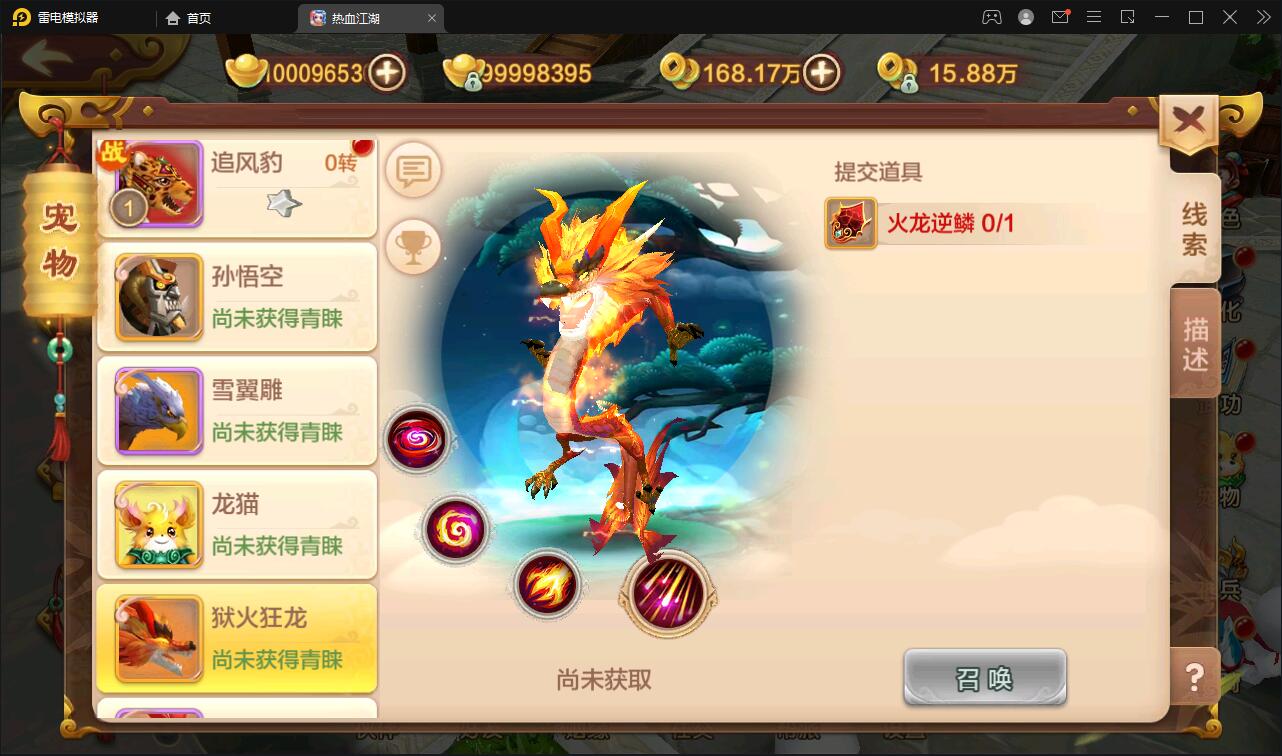The width and height of the screenshot is (1282, 756).
Task: Open the LDPlayer hamburger menu
Action: point(1094,17)
